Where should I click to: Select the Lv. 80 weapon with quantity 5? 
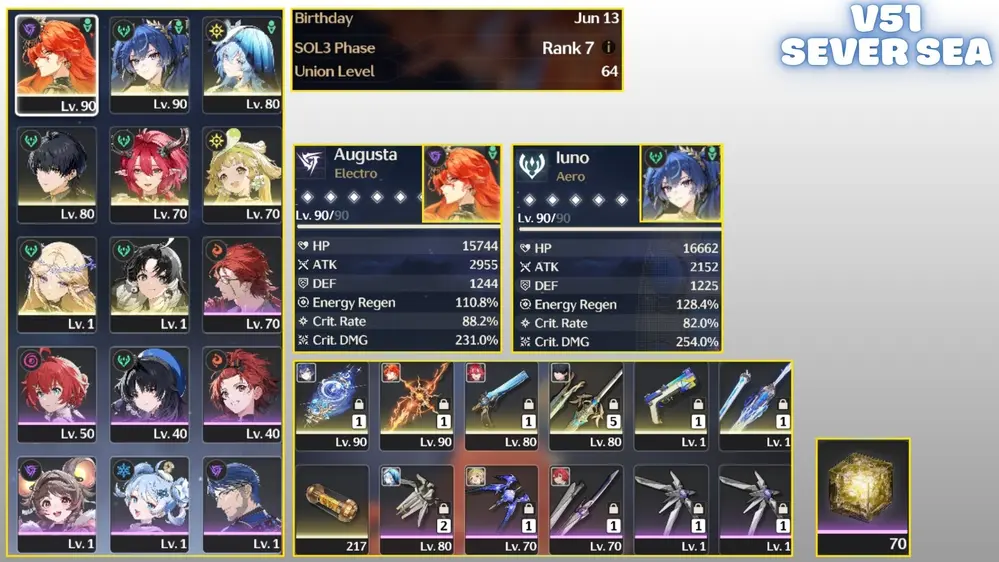click(x=586, y=402)
